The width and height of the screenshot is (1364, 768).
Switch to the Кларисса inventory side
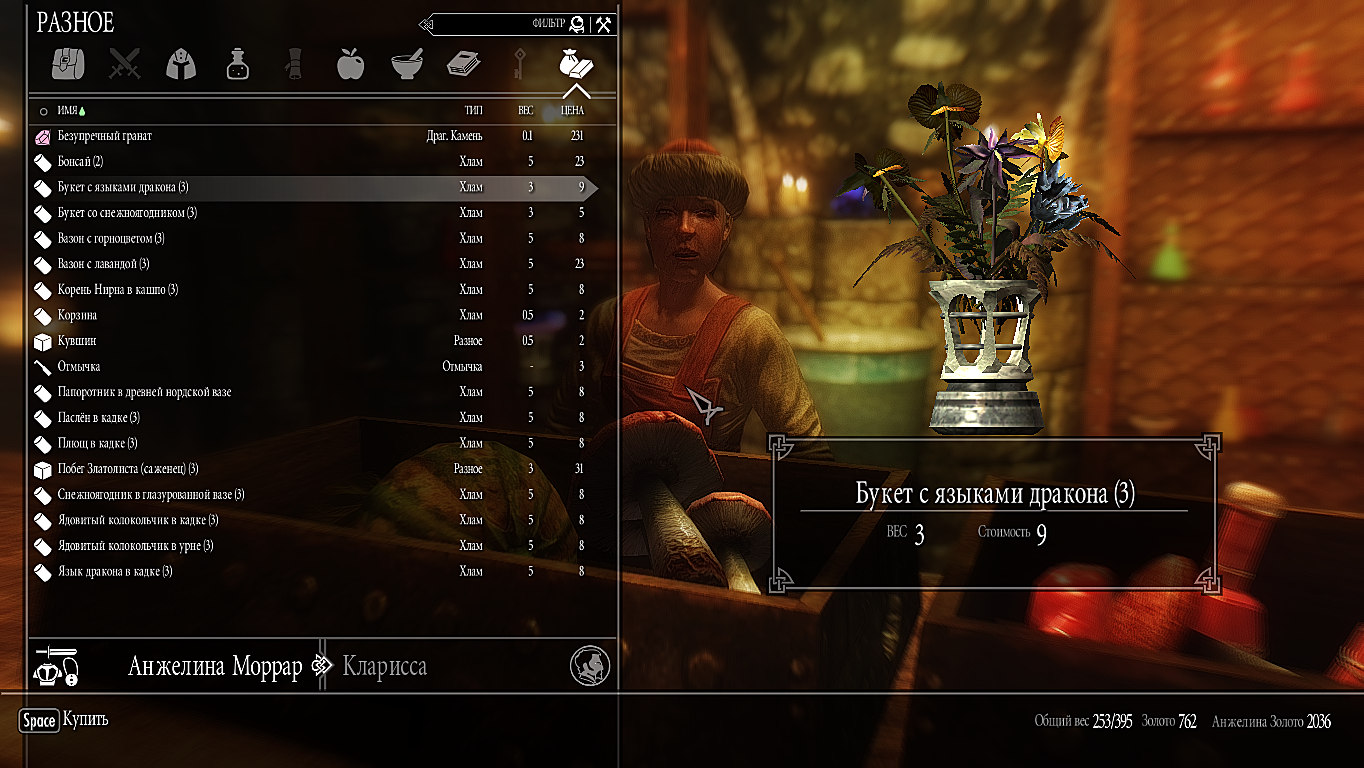384,667
